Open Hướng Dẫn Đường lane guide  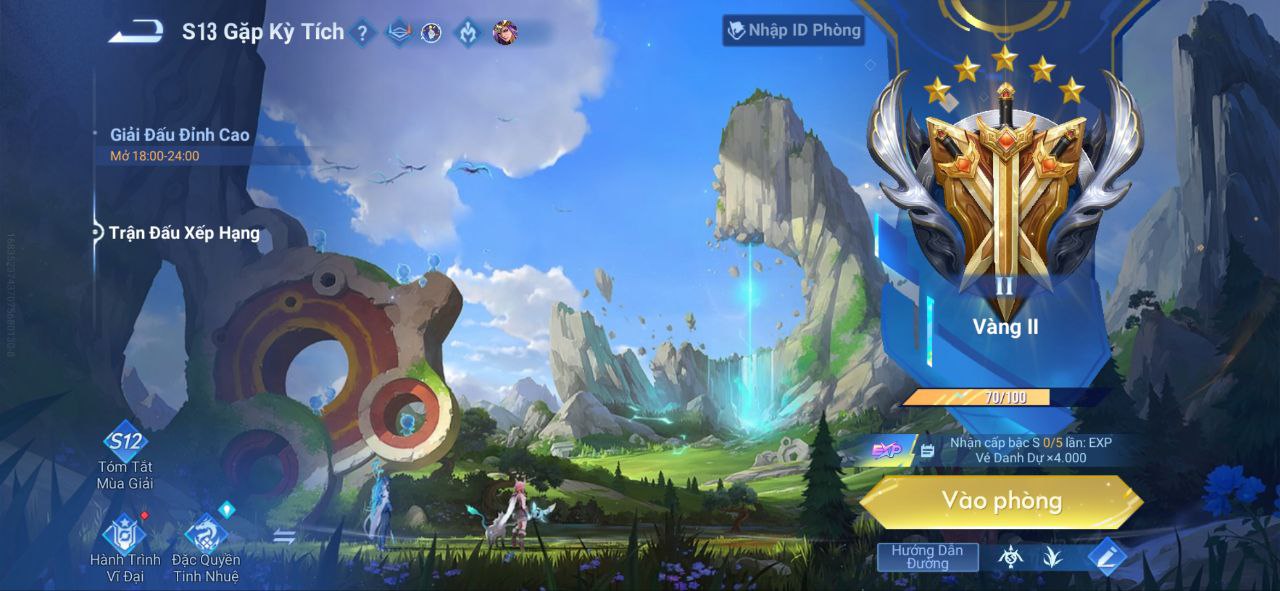tap(927, 557)
